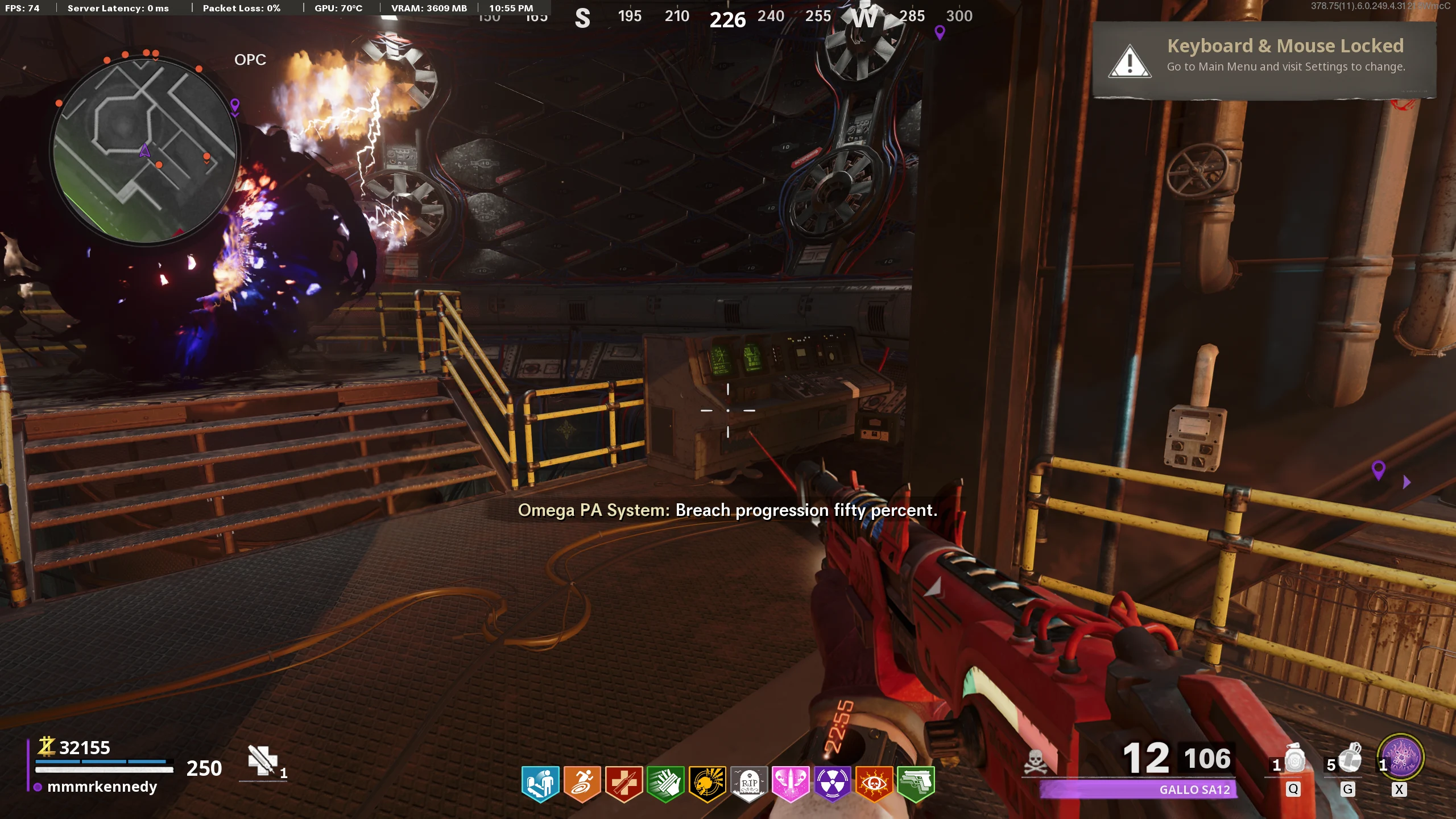Image resolution: width=1456 pixels, height=819 pixels.
Task: Select the green Speed Cola hand perk
Action: (x=665, y=784)
